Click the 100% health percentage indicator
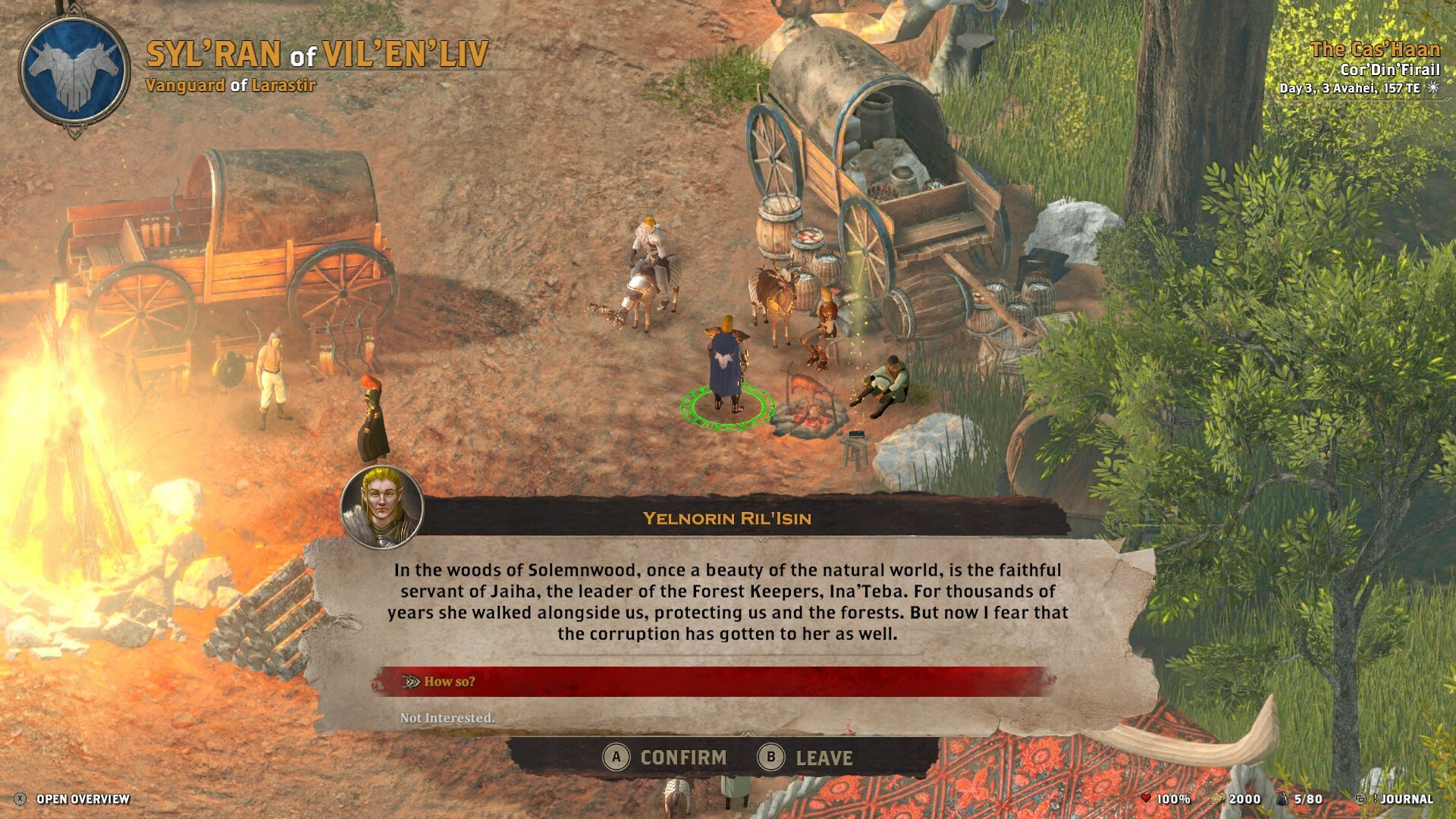The image size is (1456, 819). (x=1174, y=798)
